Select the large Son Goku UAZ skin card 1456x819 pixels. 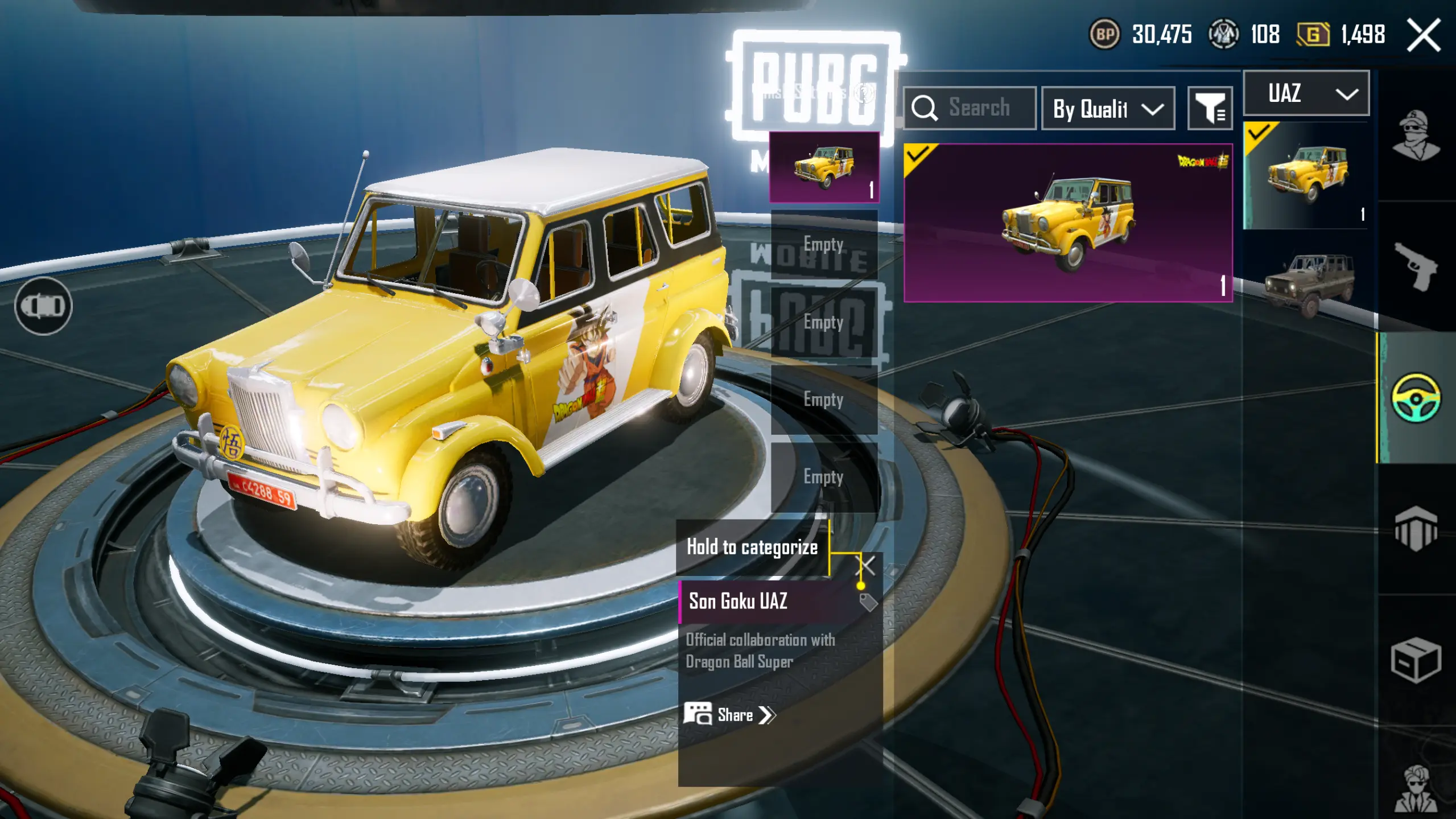[x=1068, y=223]
